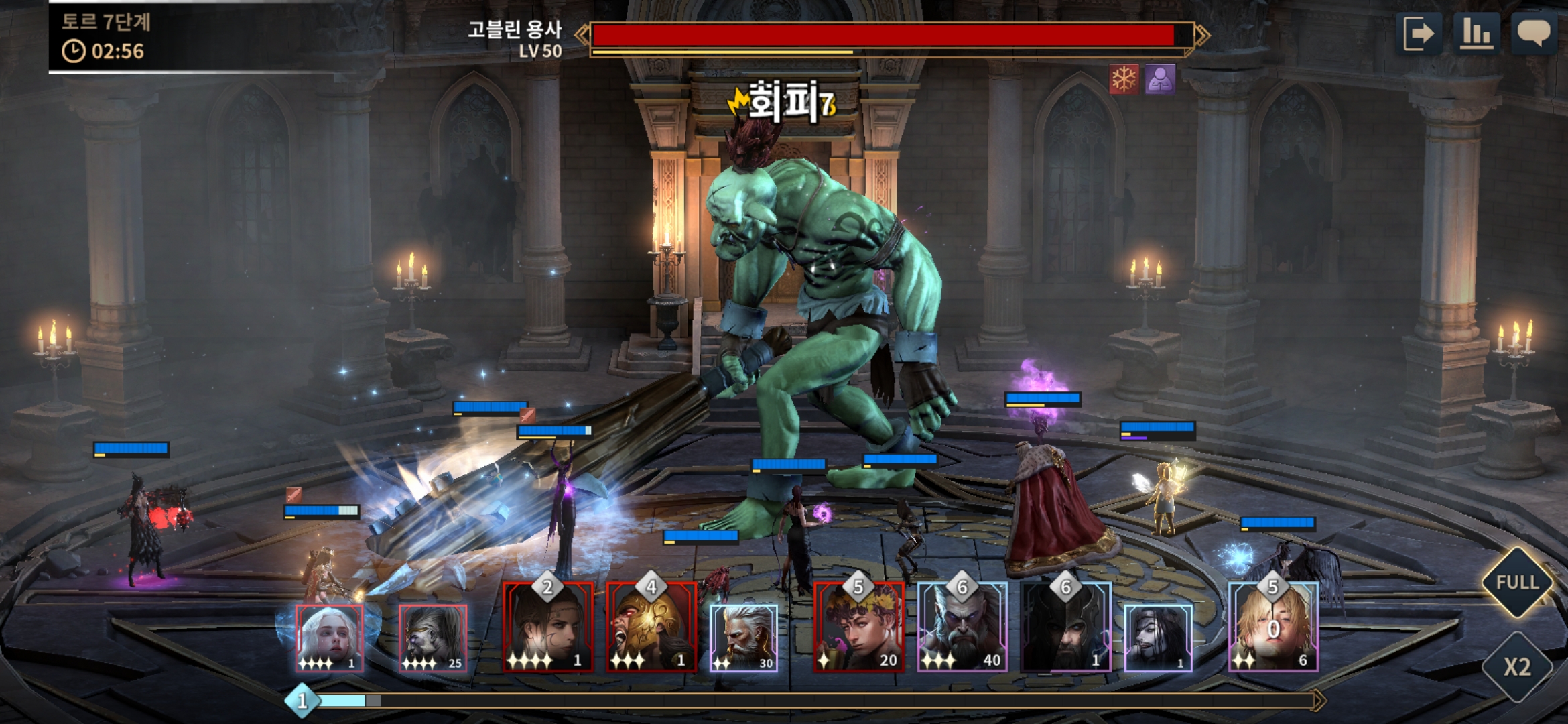
Task: Toggle the X2 battle speed
Action: [1517, 667]
